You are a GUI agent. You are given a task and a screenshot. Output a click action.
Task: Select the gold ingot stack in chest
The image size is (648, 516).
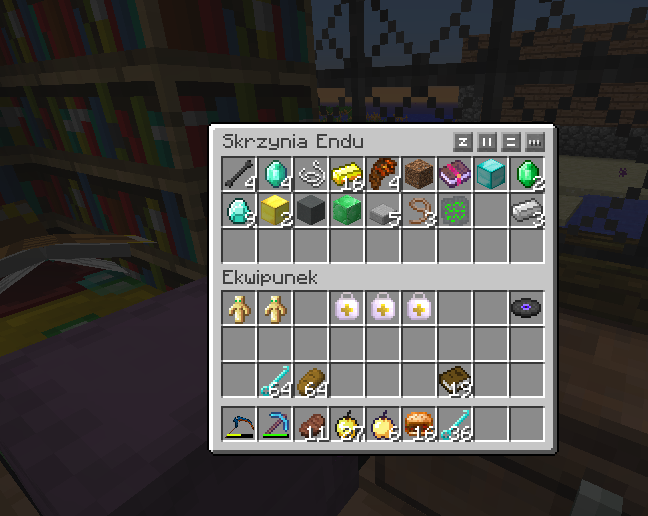(x=347, y=174)
